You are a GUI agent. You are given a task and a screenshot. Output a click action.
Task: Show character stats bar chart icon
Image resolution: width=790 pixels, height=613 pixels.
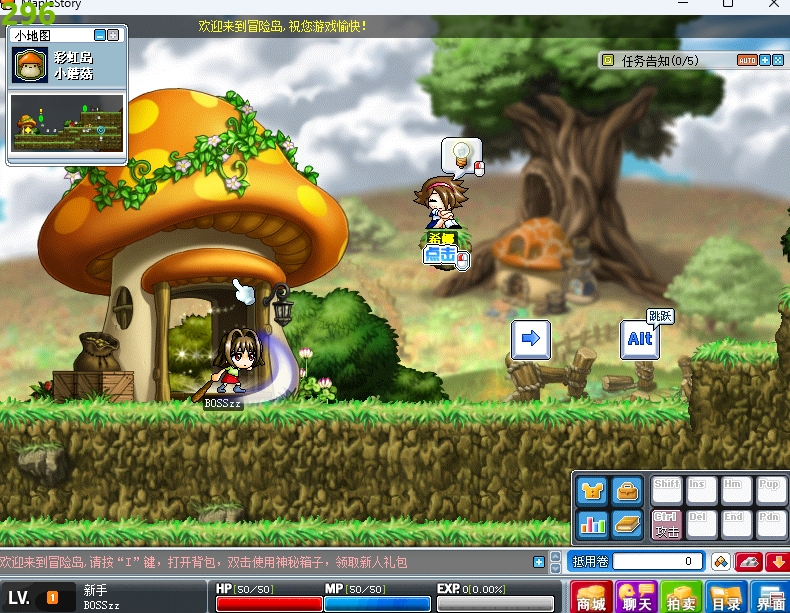tap(593, 524)
